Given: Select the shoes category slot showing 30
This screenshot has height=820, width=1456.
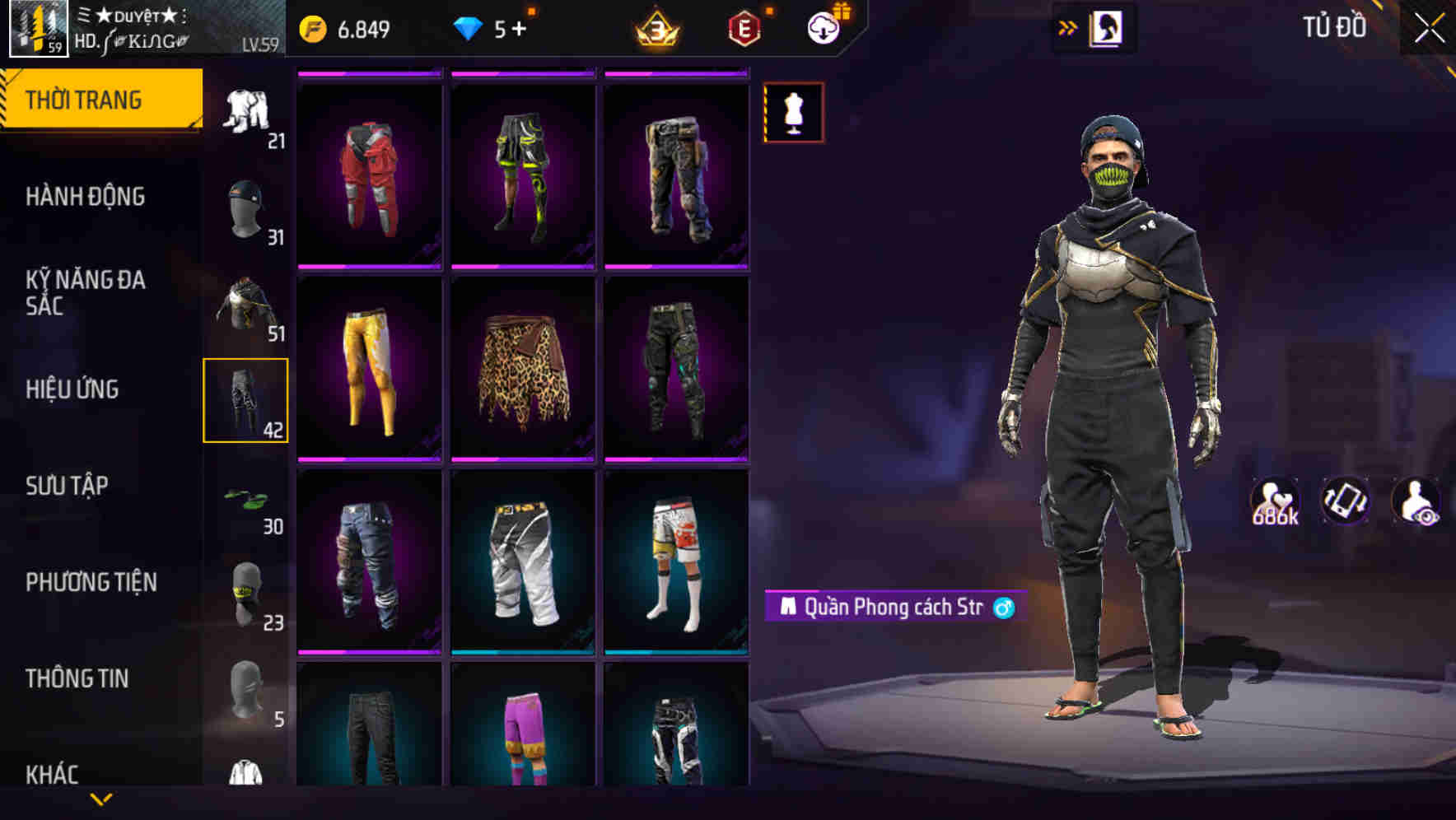Looking at the screenshot, I should [245, 501].
